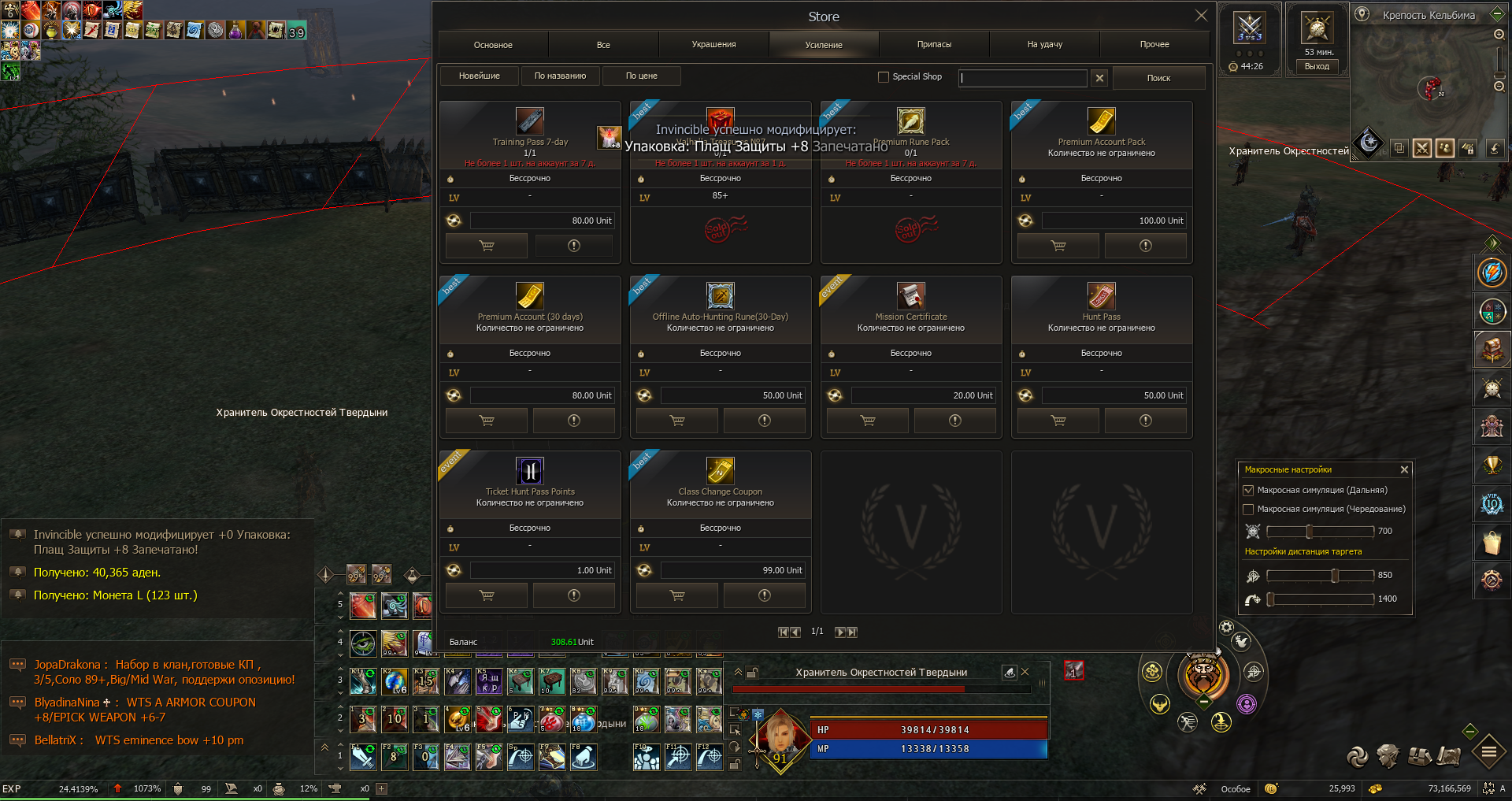The image size is (1512, 801).
Task: Add Class Change Coupon to cart
Action: [x=677, y=596]
